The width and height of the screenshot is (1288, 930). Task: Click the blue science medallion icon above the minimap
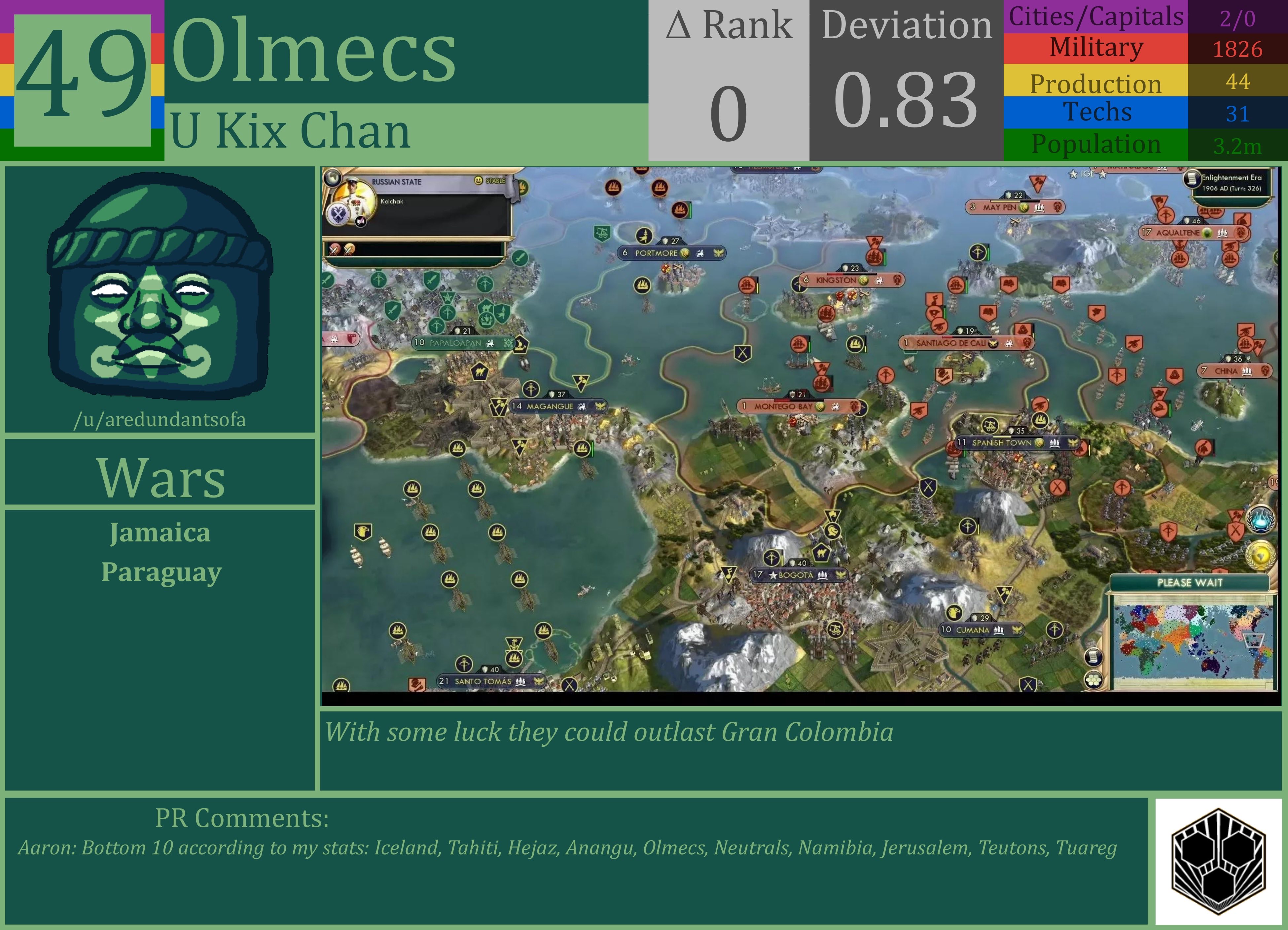point(1261,520)
